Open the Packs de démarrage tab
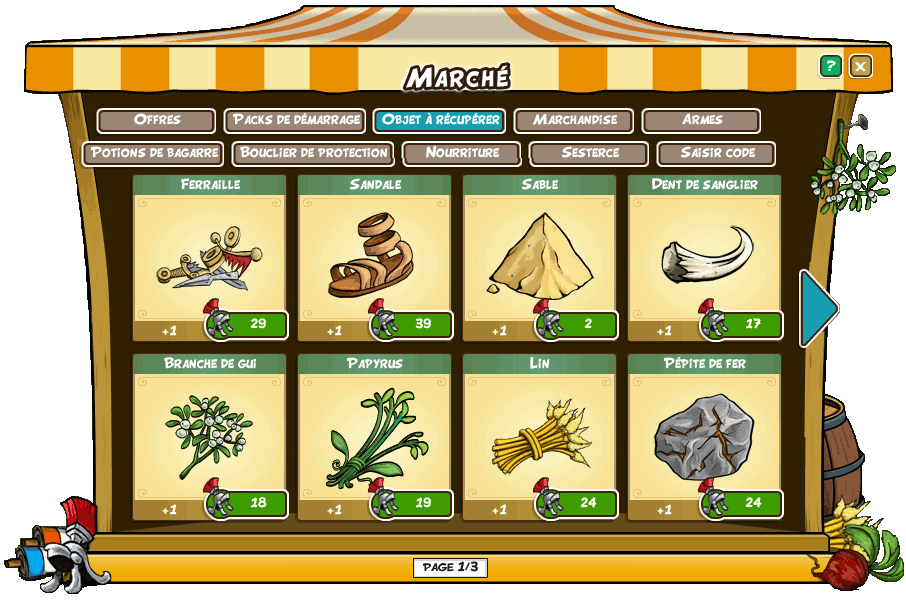Viewport: 906px width, 600px height. (x=295, y=120)
